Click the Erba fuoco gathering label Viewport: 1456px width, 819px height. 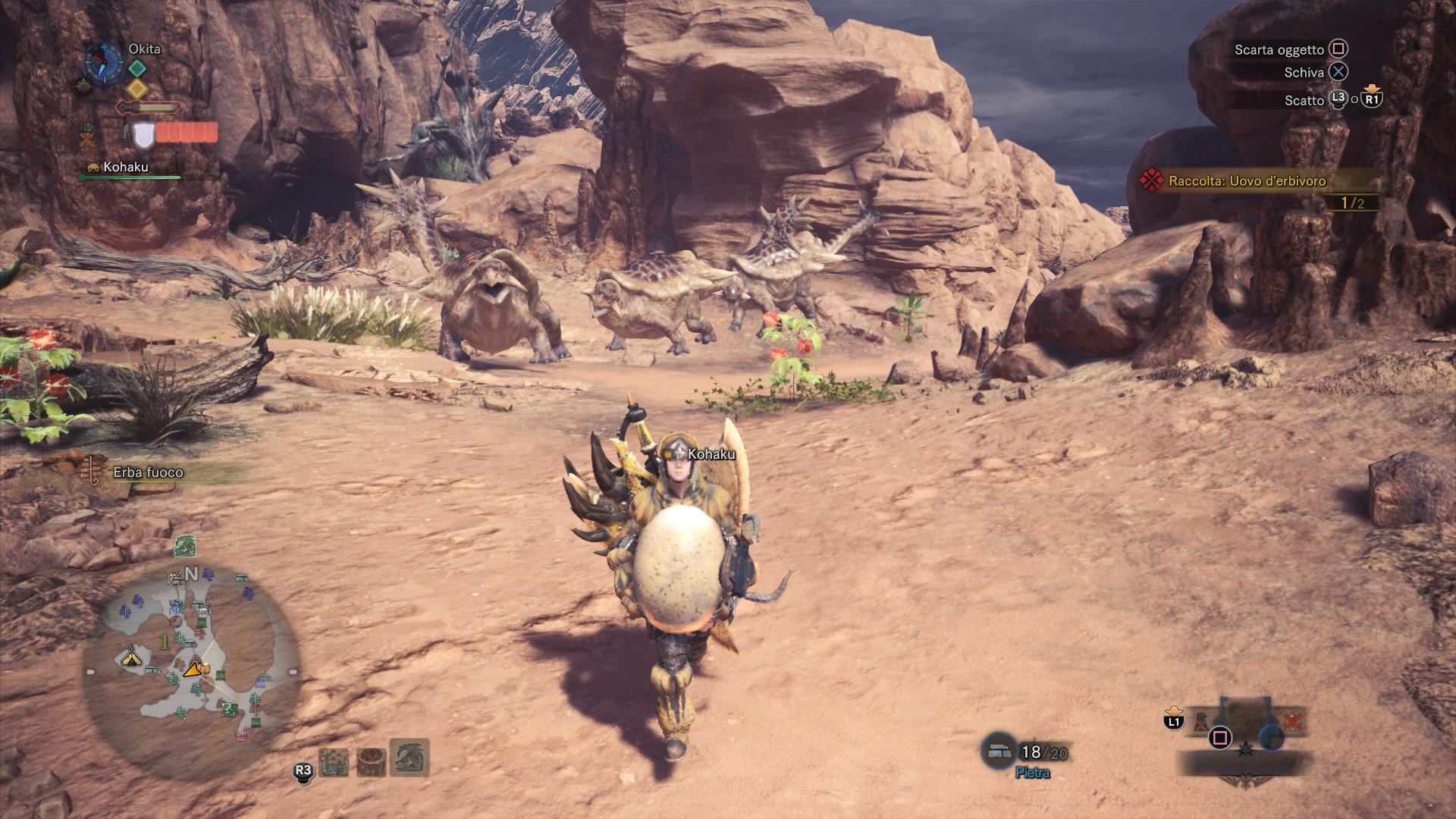point(148,472)
